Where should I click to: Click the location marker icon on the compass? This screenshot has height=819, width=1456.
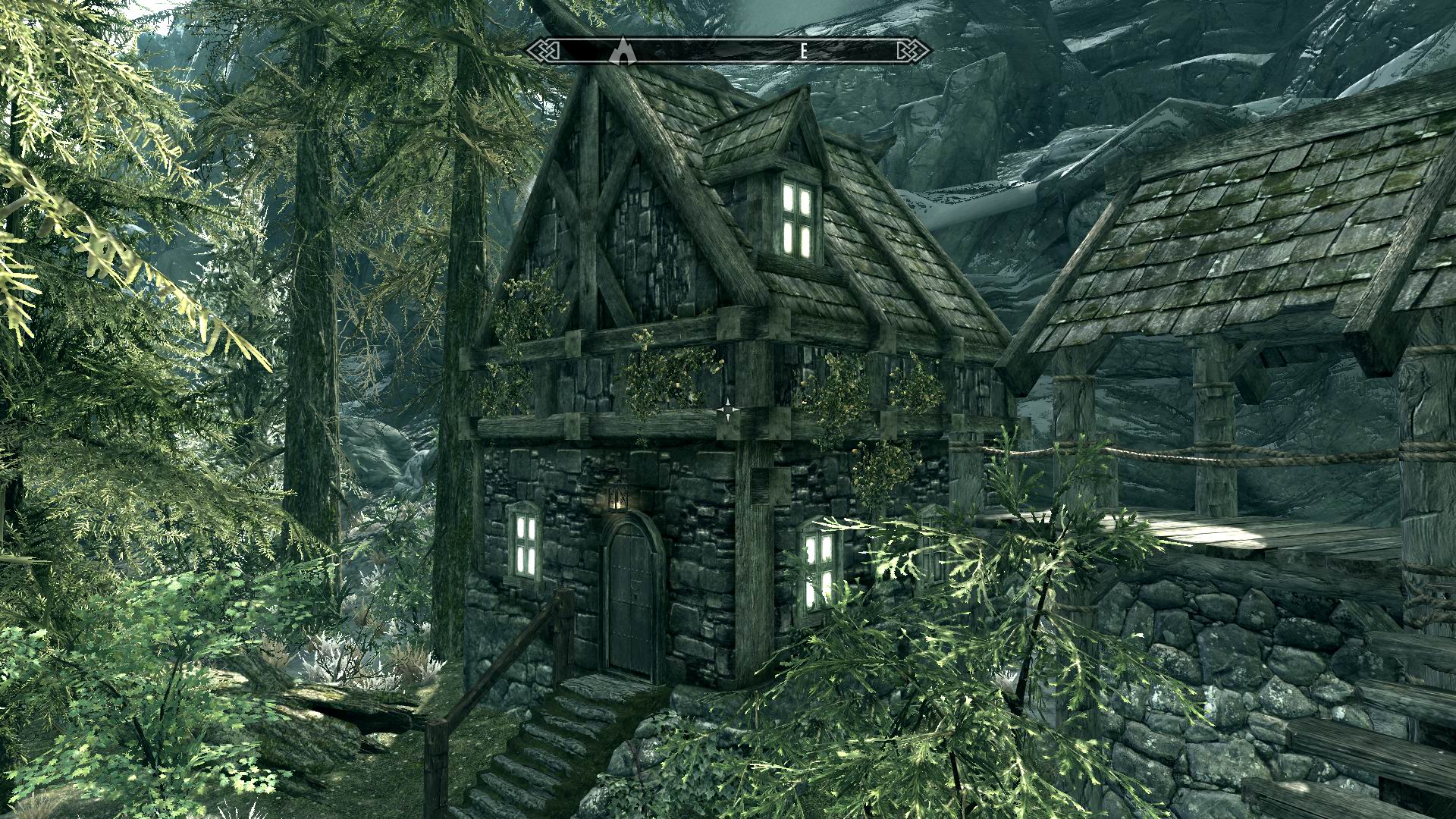623,50
